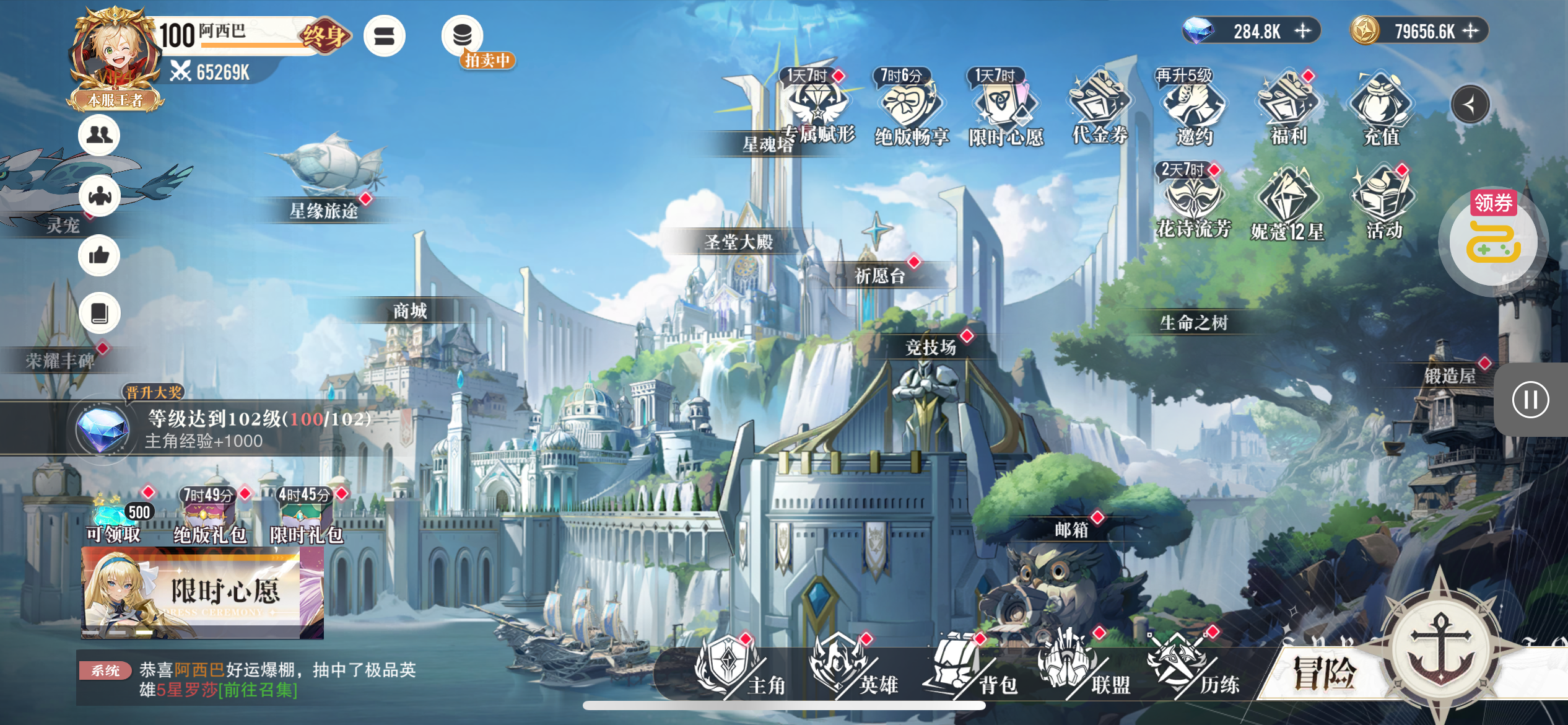Click the 限时心愿 banner thumbnail
Image resolution: width=1568 pixels, height=725 pixels.
coord(203,592)
